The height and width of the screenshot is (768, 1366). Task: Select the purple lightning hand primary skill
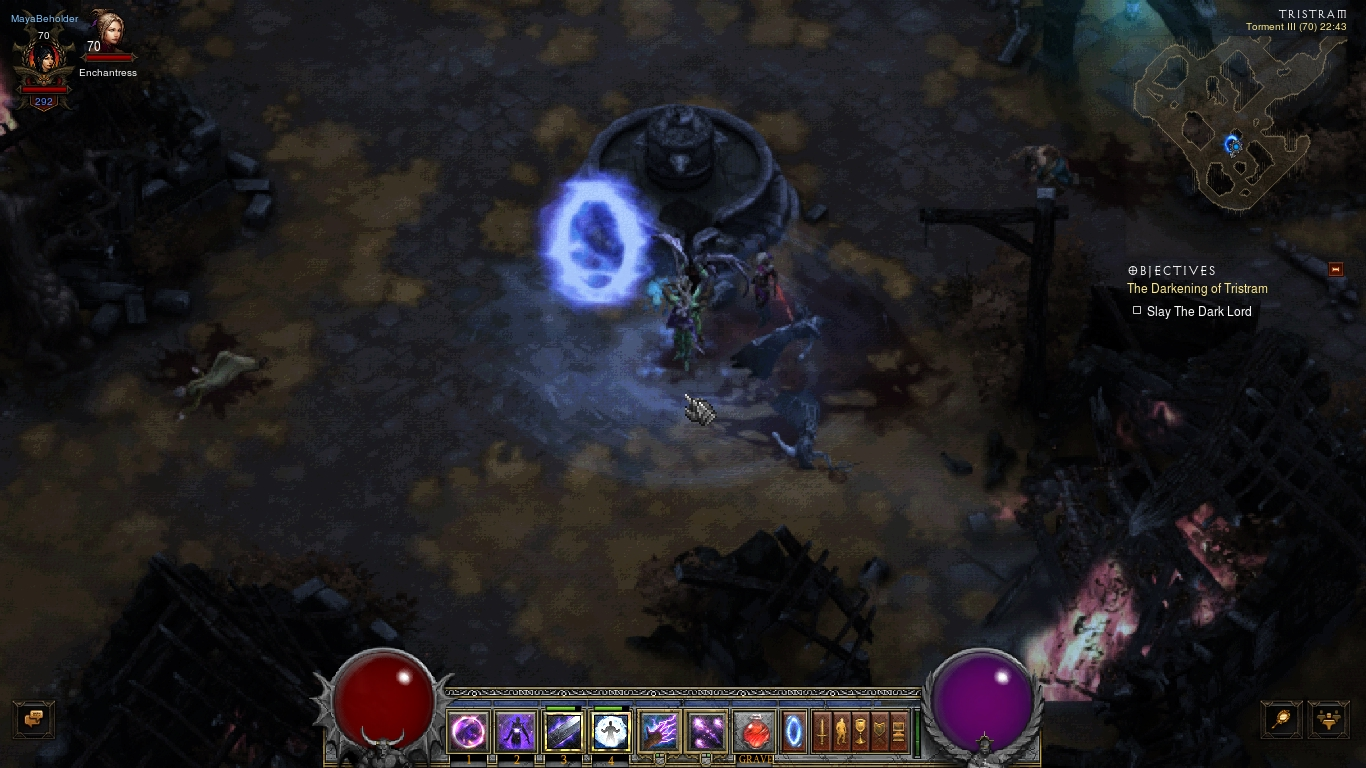[658, 732]
